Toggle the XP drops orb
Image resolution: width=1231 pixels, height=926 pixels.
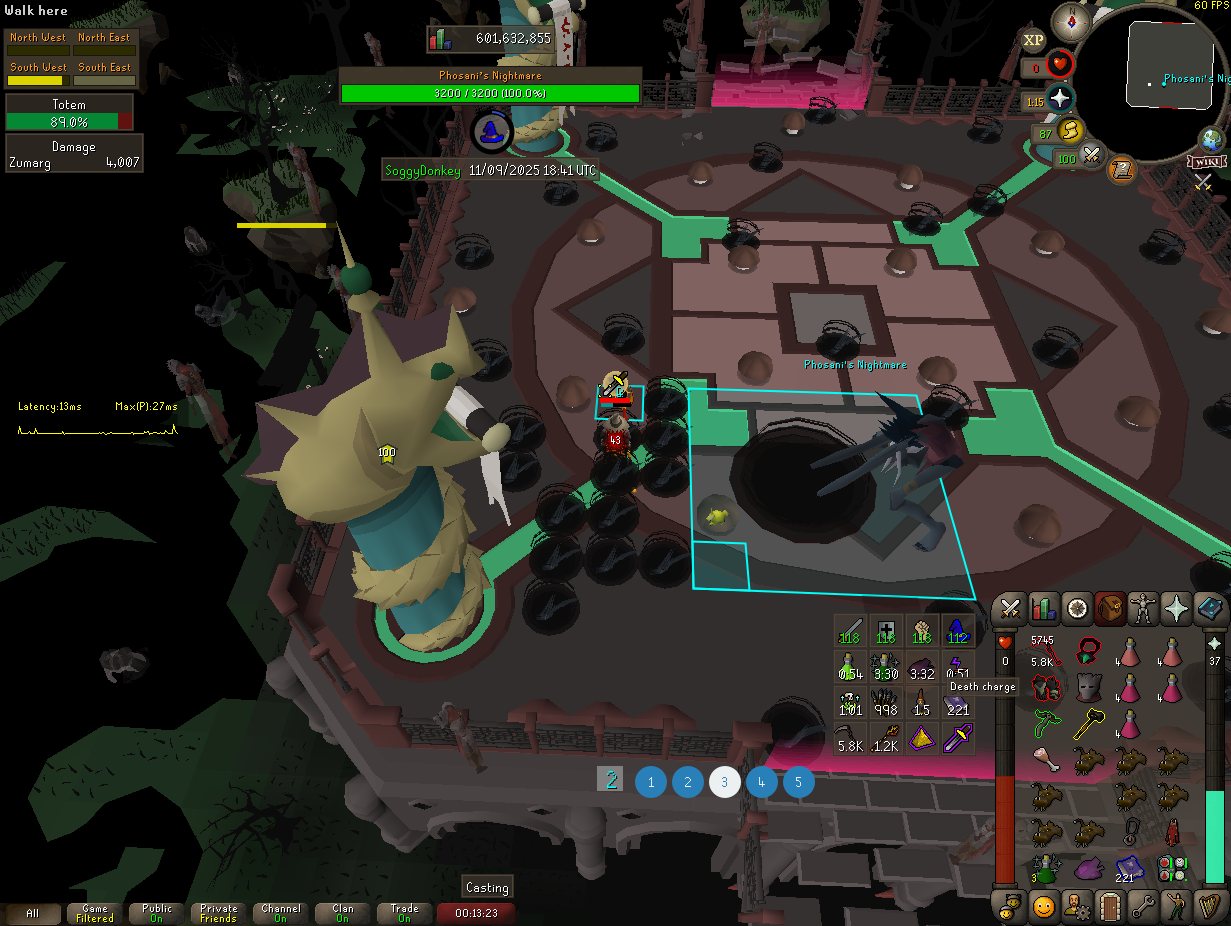click(x=1033, y=40)
